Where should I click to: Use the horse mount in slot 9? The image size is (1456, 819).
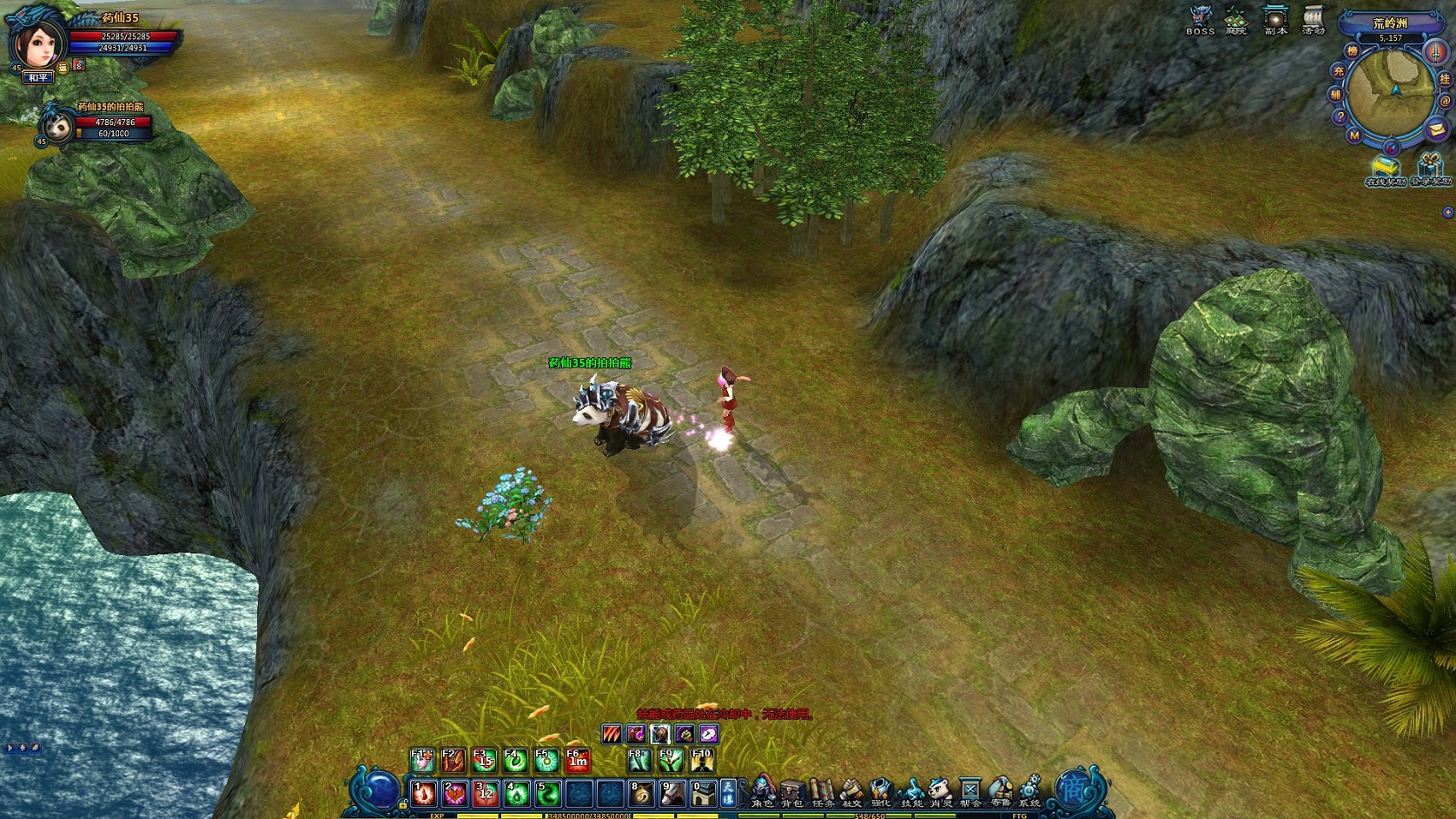672,794
